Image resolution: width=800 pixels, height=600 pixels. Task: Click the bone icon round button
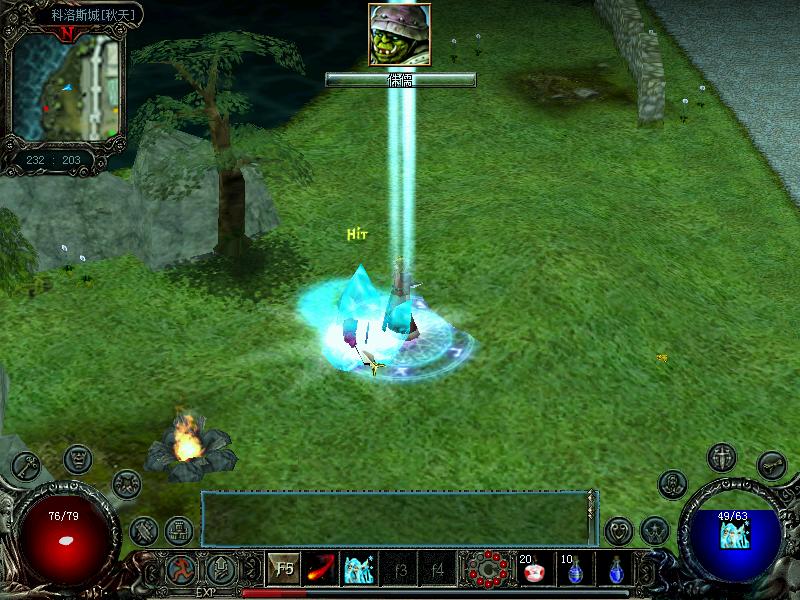[771, 464]
